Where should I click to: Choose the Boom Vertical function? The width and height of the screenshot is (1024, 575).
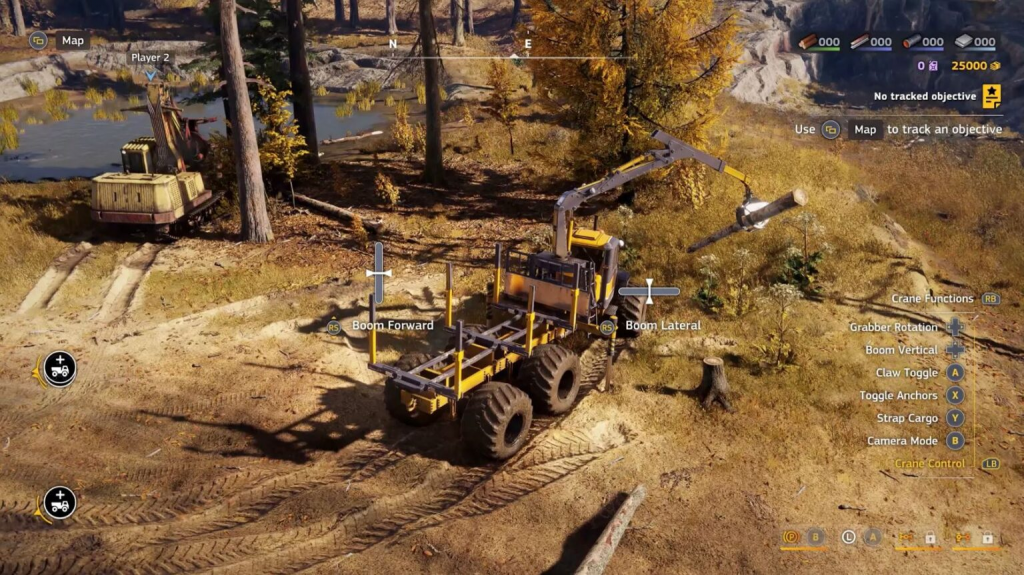[901, 350]
